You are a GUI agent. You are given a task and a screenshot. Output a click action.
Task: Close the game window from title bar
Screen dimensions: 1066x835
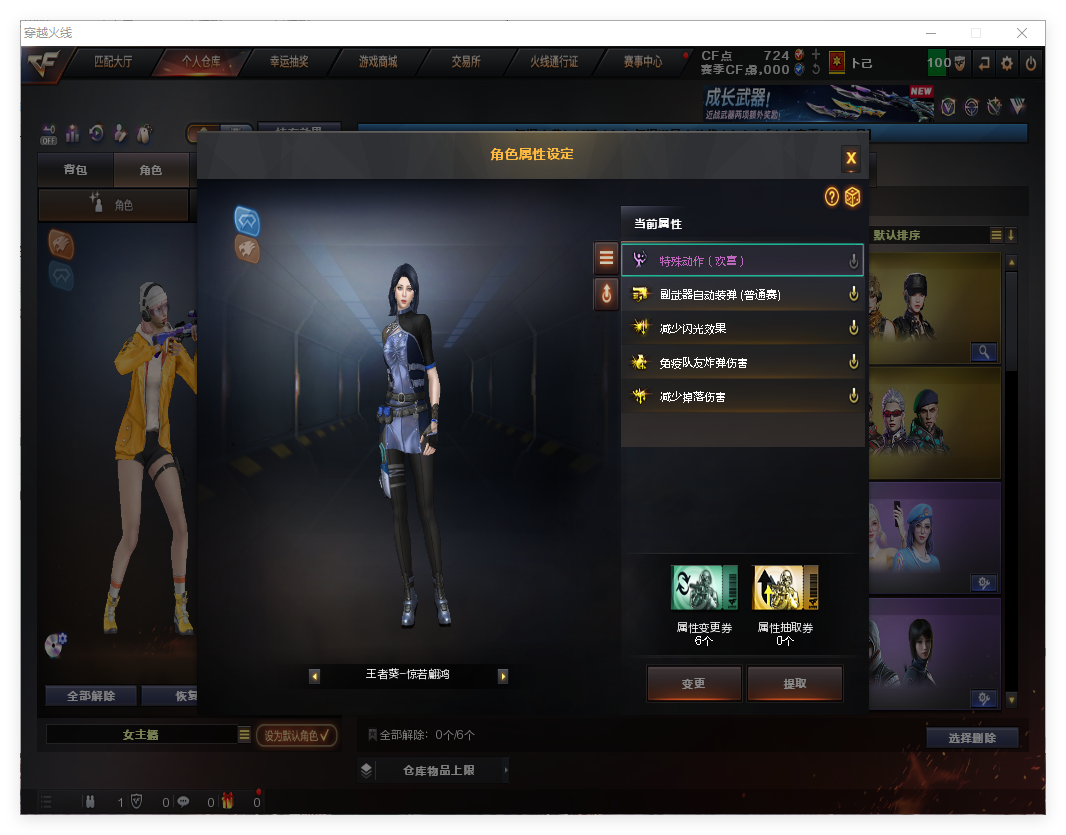(x=1022, y=33)
